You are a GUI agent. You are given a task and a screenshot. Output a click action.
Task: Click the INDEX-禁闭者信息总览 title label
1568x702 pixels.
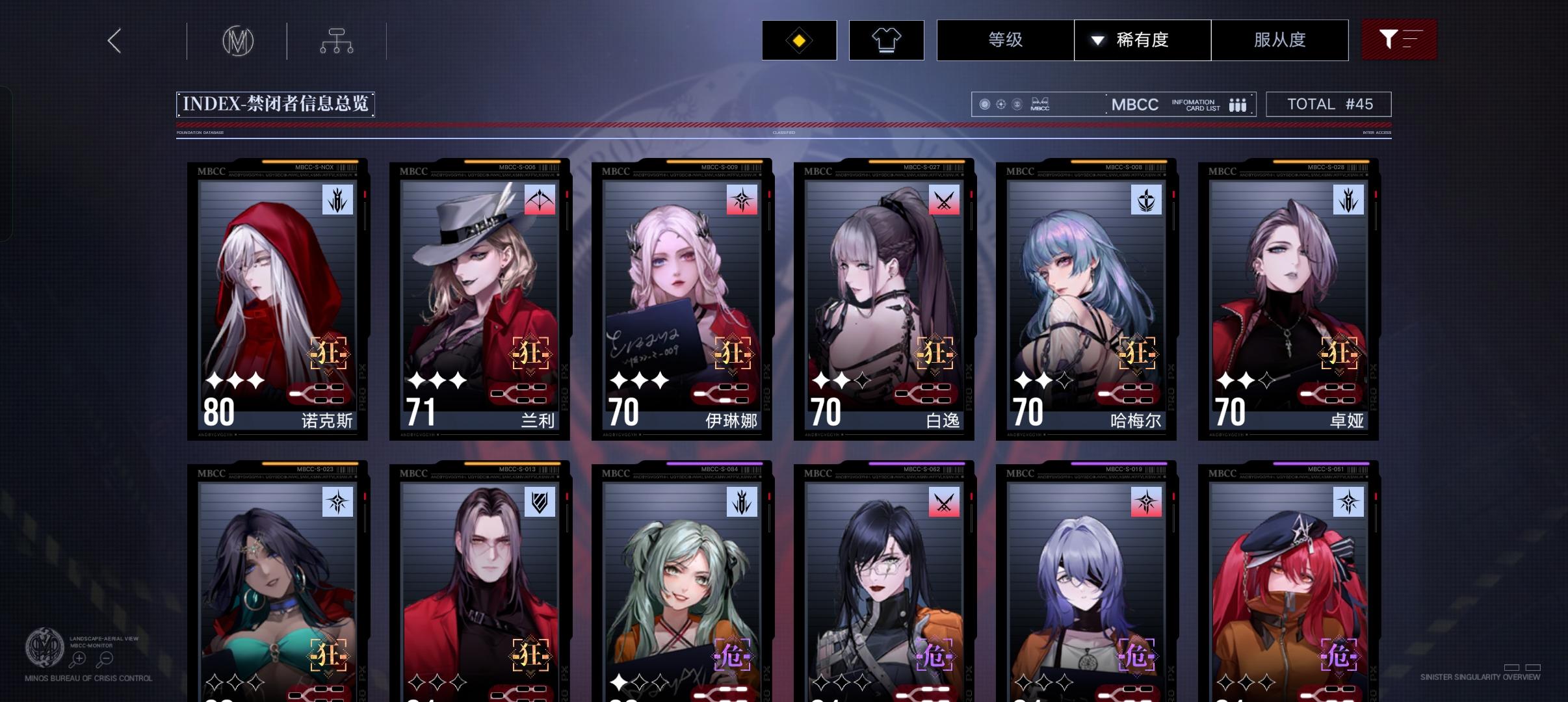coord(276,104)
